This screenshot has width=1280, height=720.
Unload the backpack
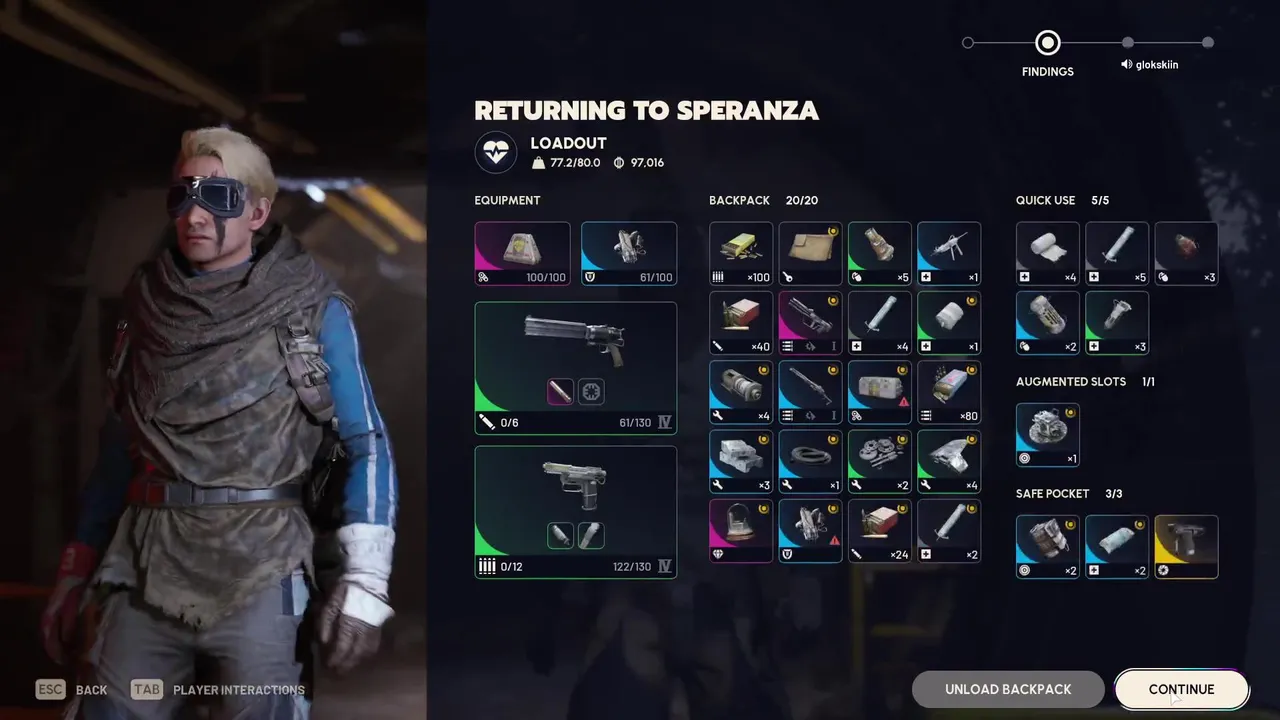(1008, 689)
